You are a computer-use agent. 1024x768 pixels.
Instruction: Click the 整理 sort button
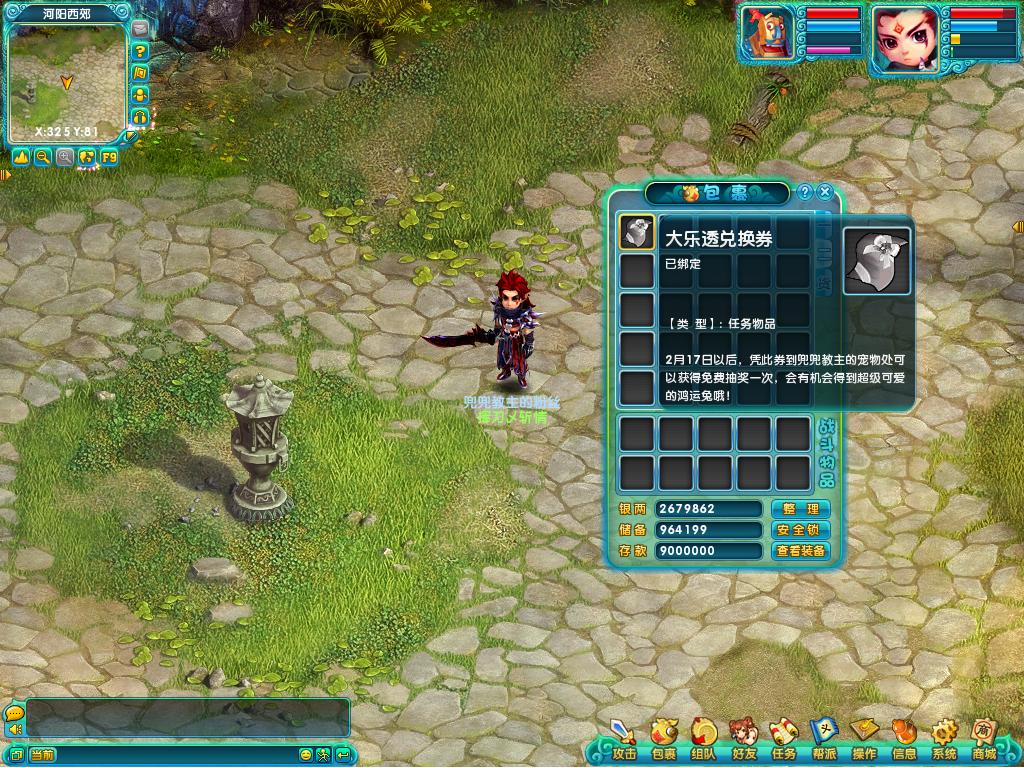pyautogui.click(x=800, y=509)
